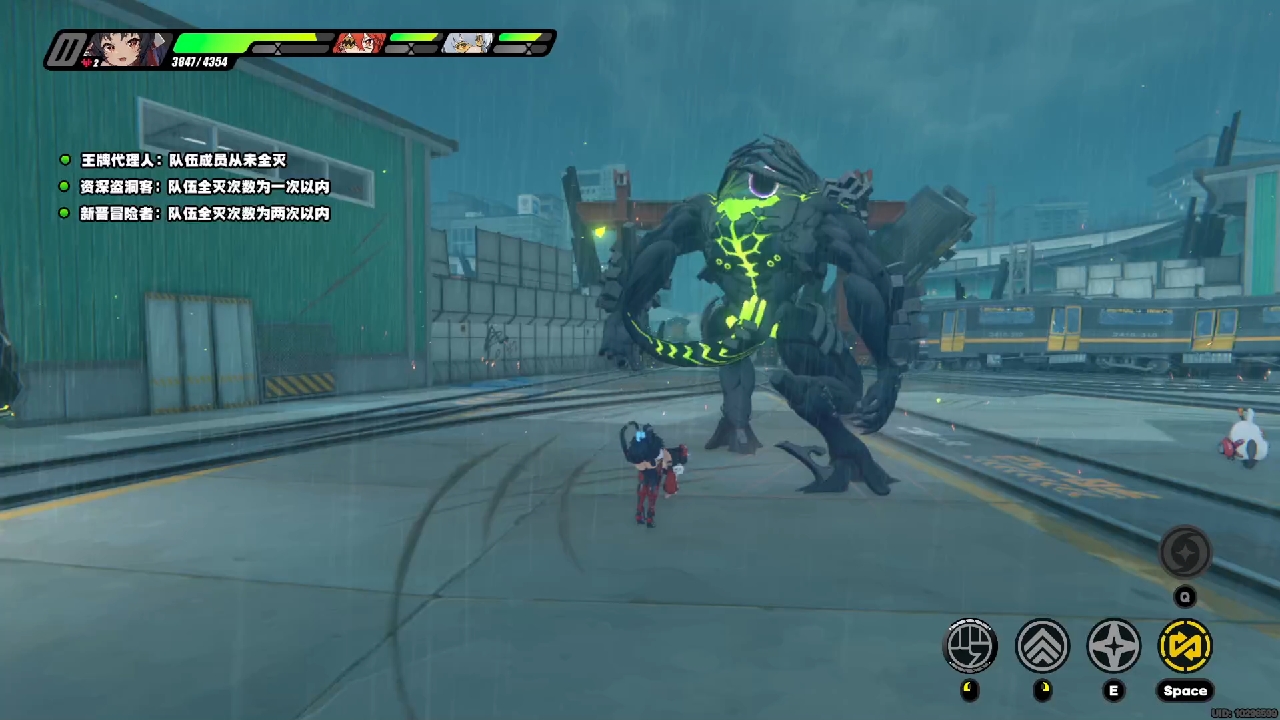Select the black-haired active character portrait

126,48
